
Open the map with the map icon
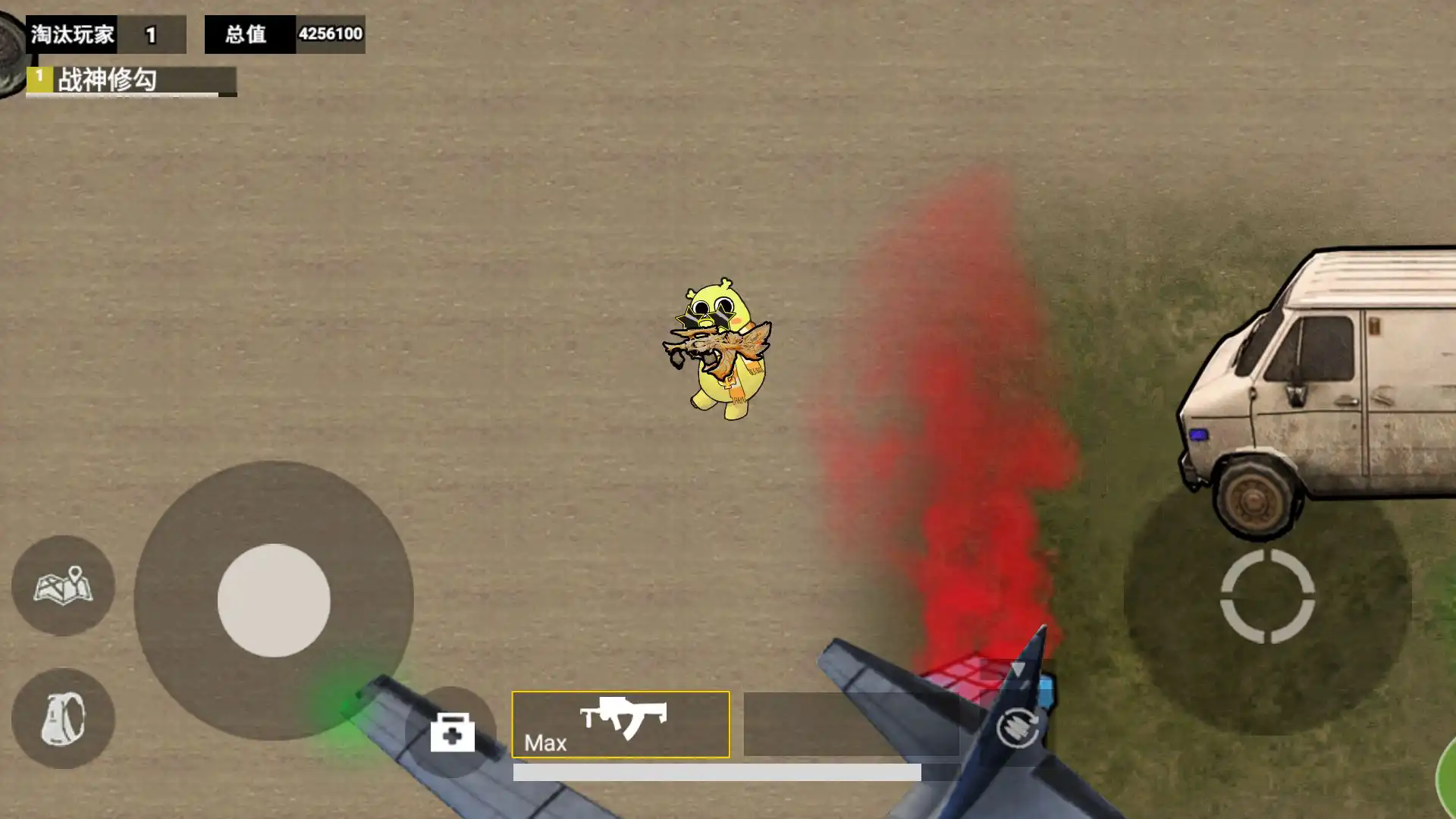coord(63,585)
